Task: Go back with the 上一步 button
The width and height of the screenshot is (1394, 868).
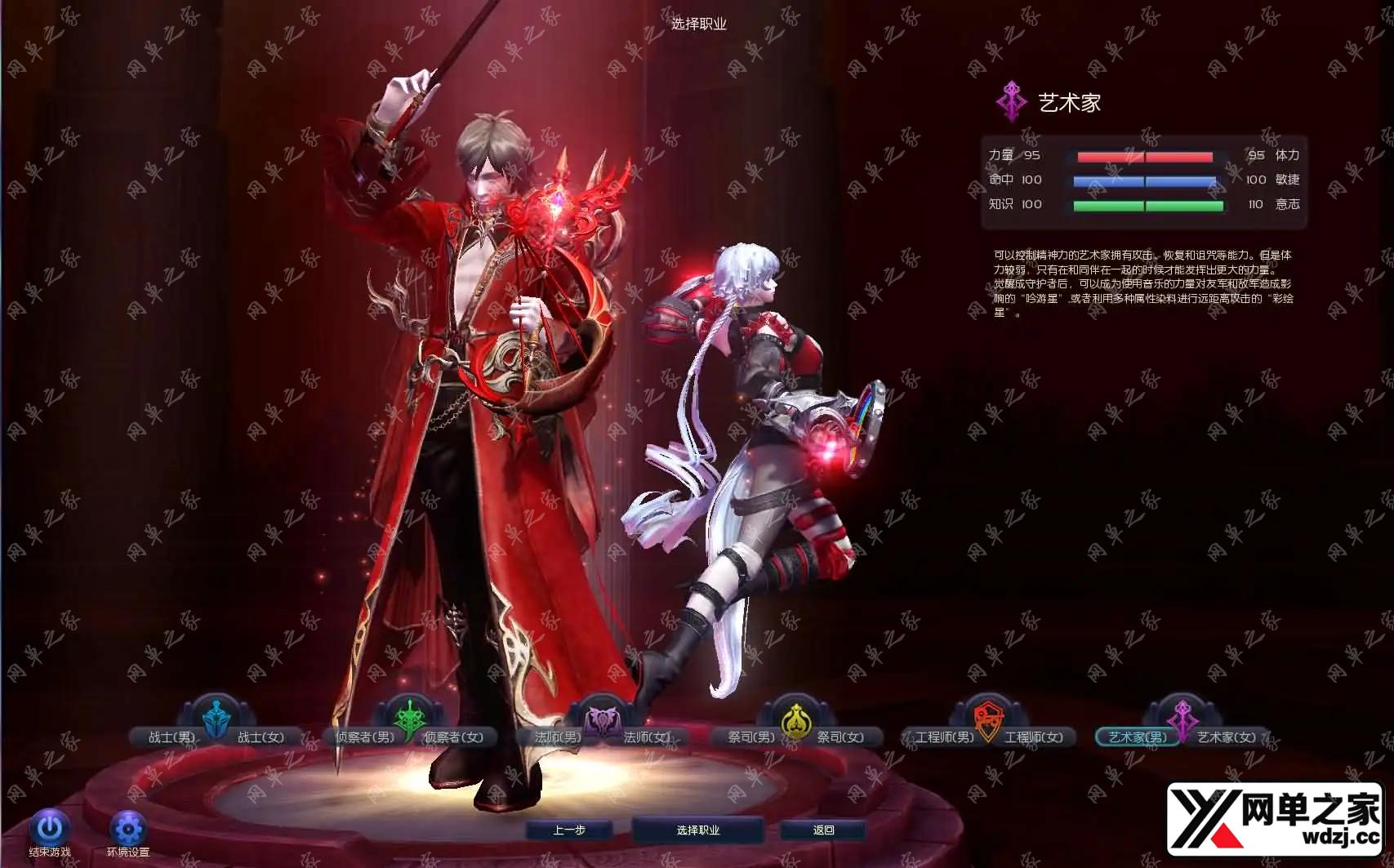Action: [569, 830]
